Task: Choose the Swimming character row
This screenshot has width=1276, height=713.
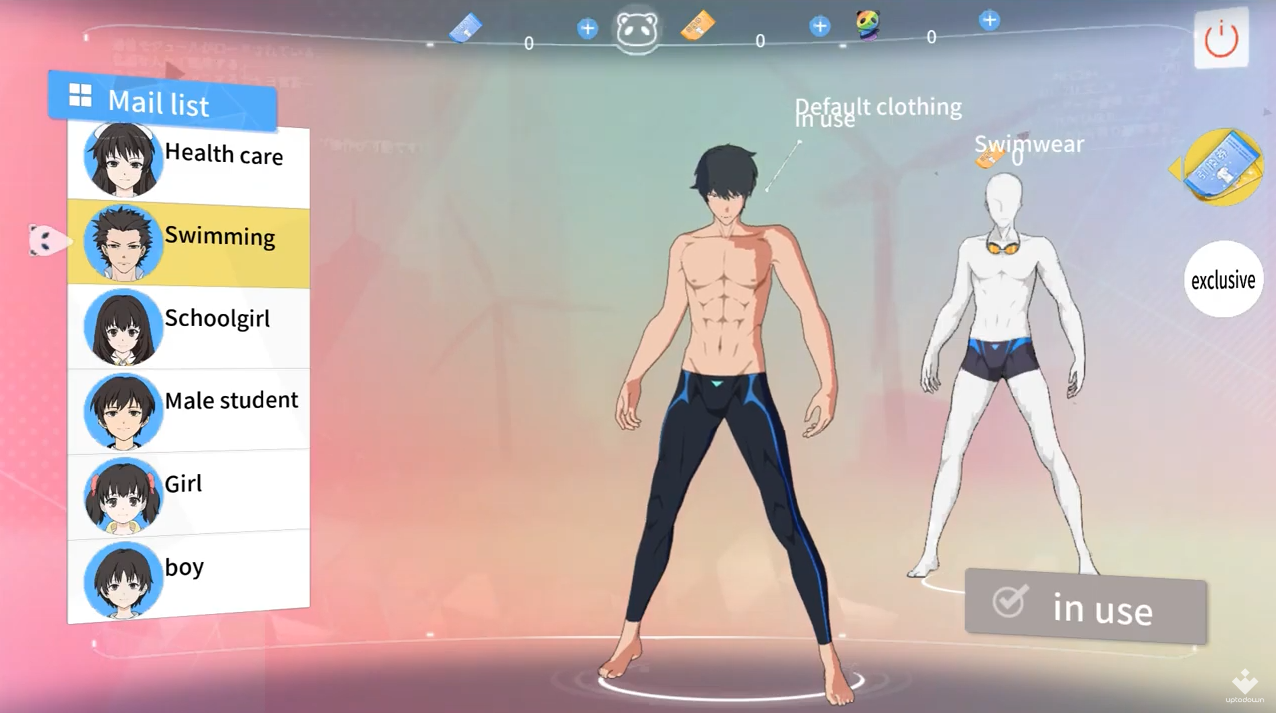Action: coord(188,241)
